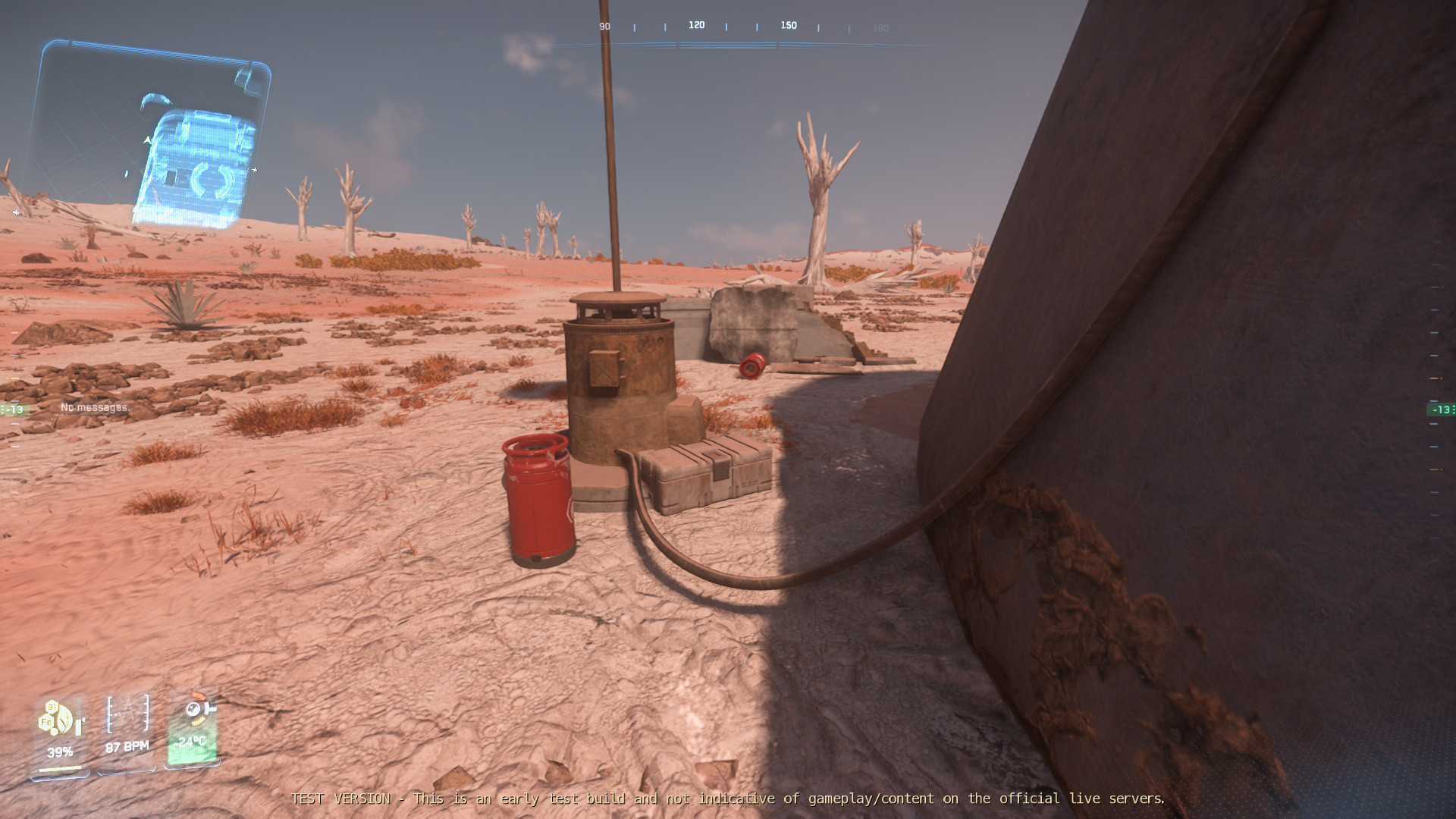Switch to the heading 90 compass segment
Image resolution: width=1456 pixels, height=819 pixels.
[604, 25]
